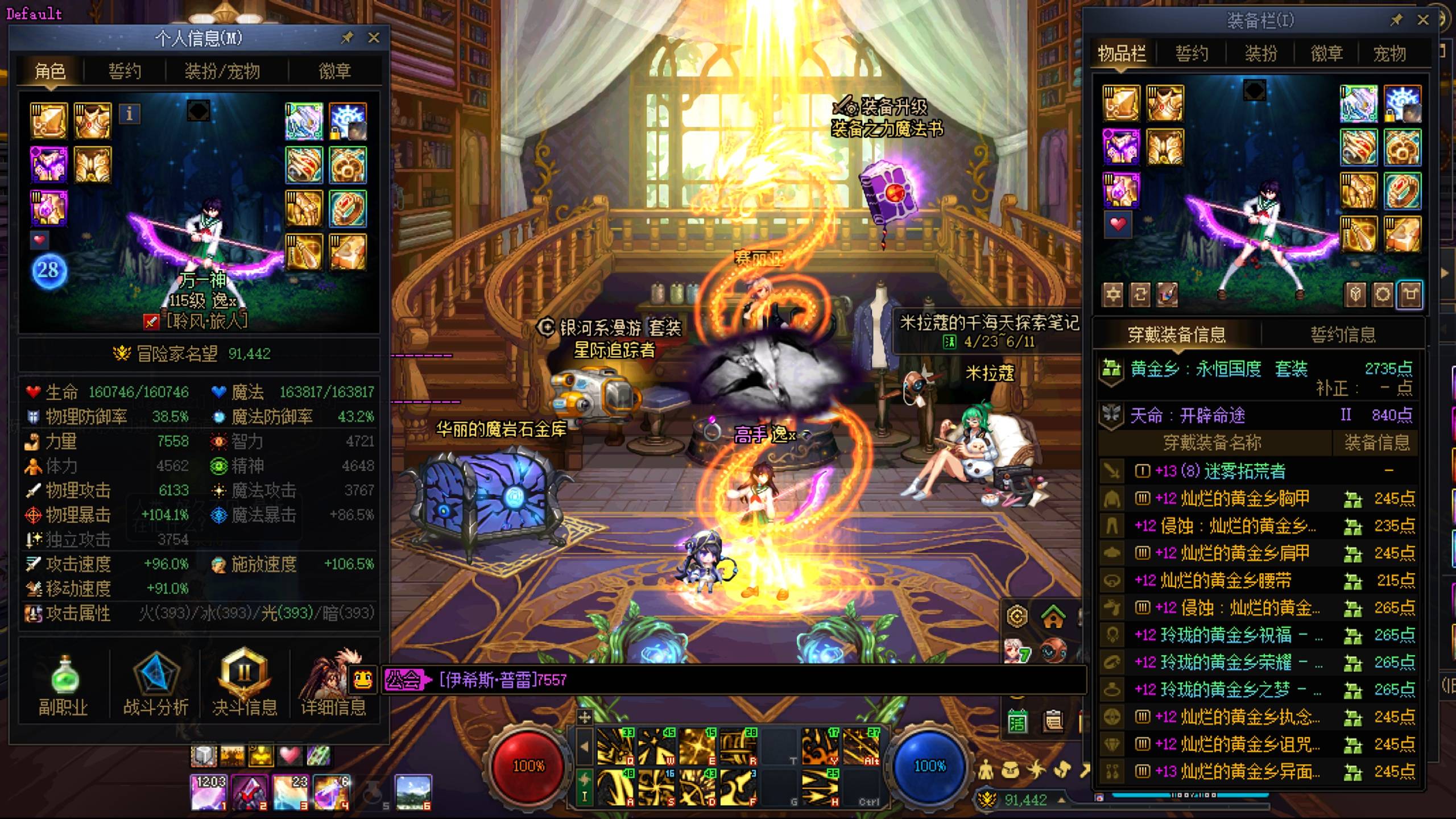Show the 誓约信息 panel
This screenshot has height=819, width=1456.
1343,334
